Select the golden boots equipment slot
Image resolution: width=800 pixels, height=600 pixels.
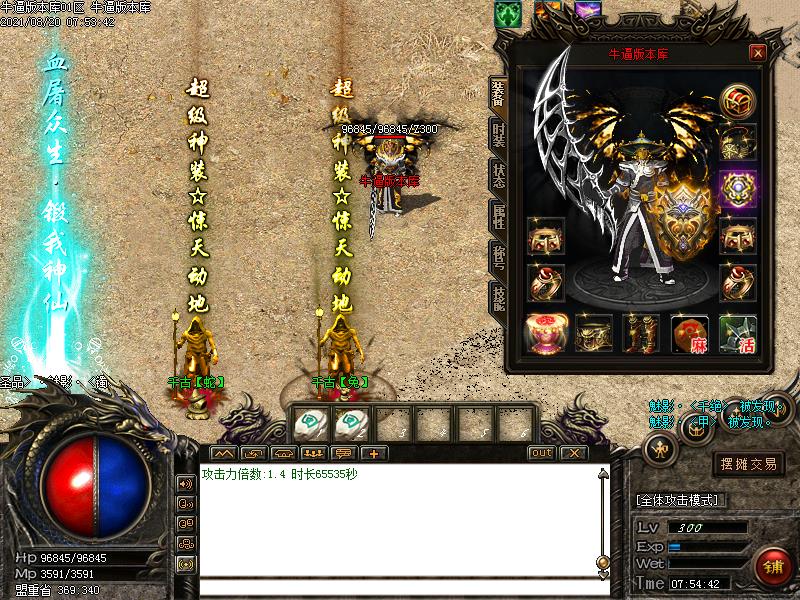(641, 334)
